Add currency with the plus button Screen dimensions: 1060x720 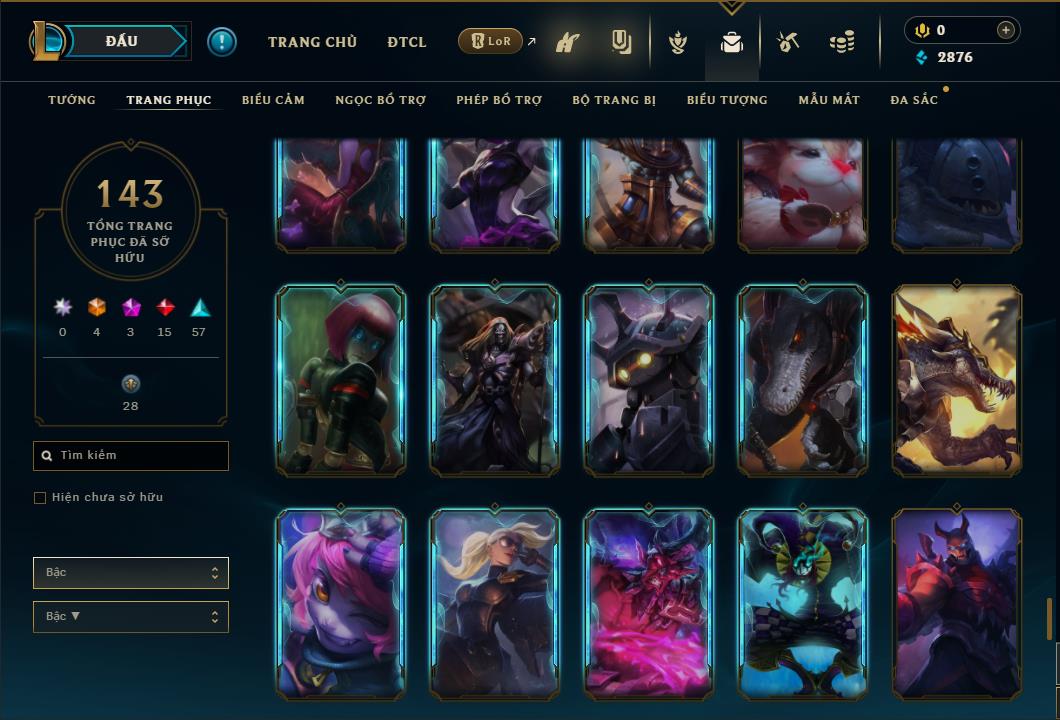click(1005, 30)
